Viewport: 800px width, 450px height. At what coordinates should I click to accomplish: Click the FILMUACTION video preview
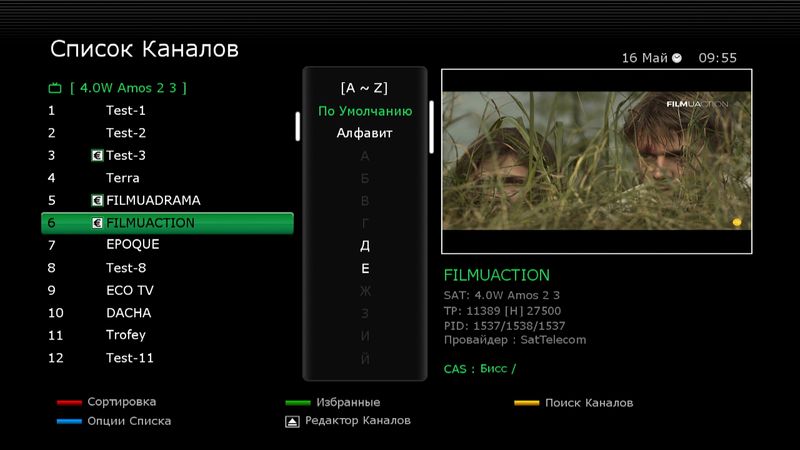tap(596, 160)
